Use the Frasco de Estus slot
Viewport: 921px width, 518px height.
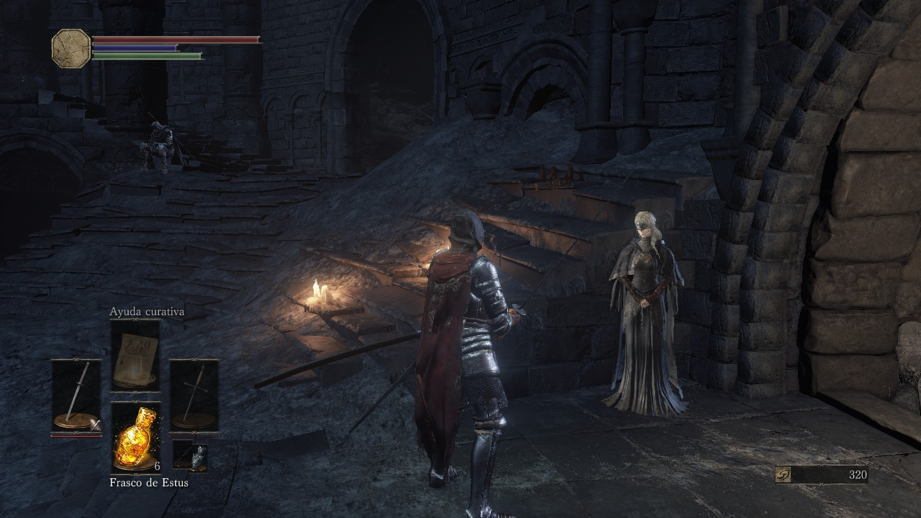click(x=135, y=436)
